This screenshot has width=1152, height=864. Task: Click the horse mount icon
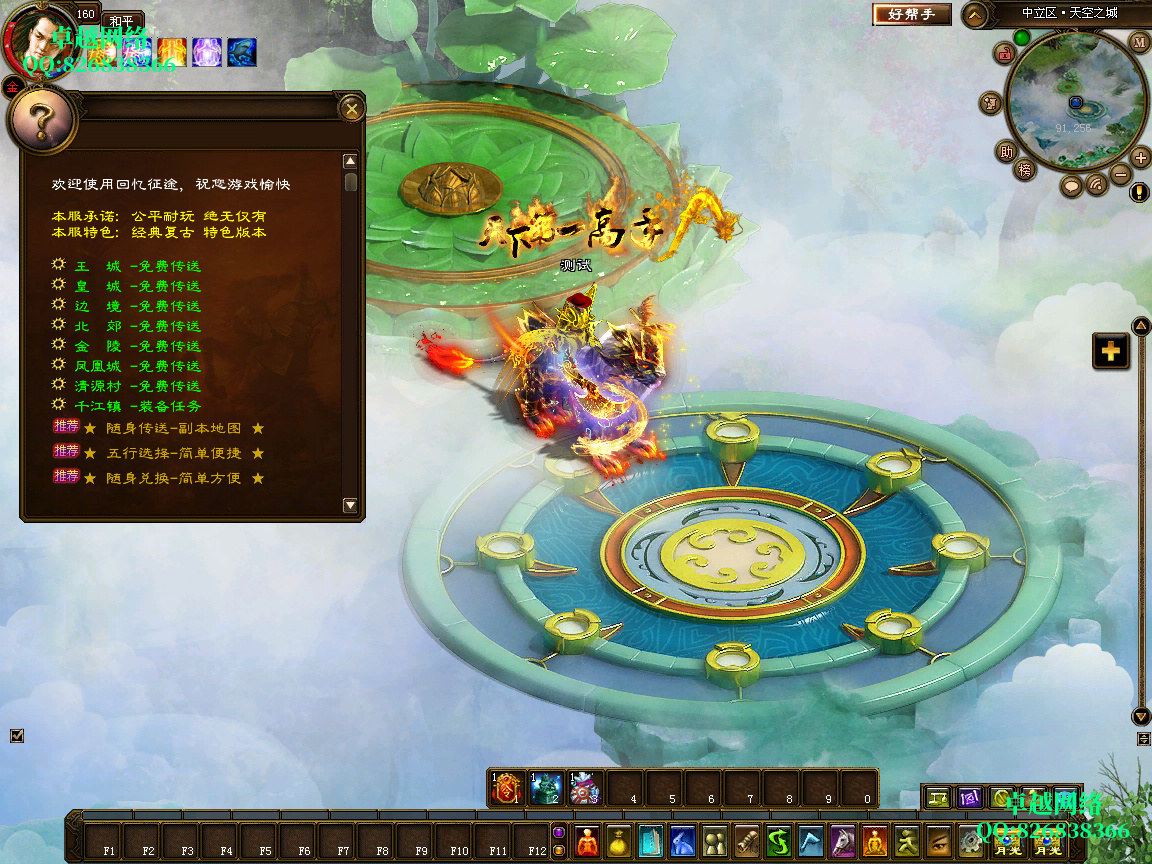click(x=843, y=840)
